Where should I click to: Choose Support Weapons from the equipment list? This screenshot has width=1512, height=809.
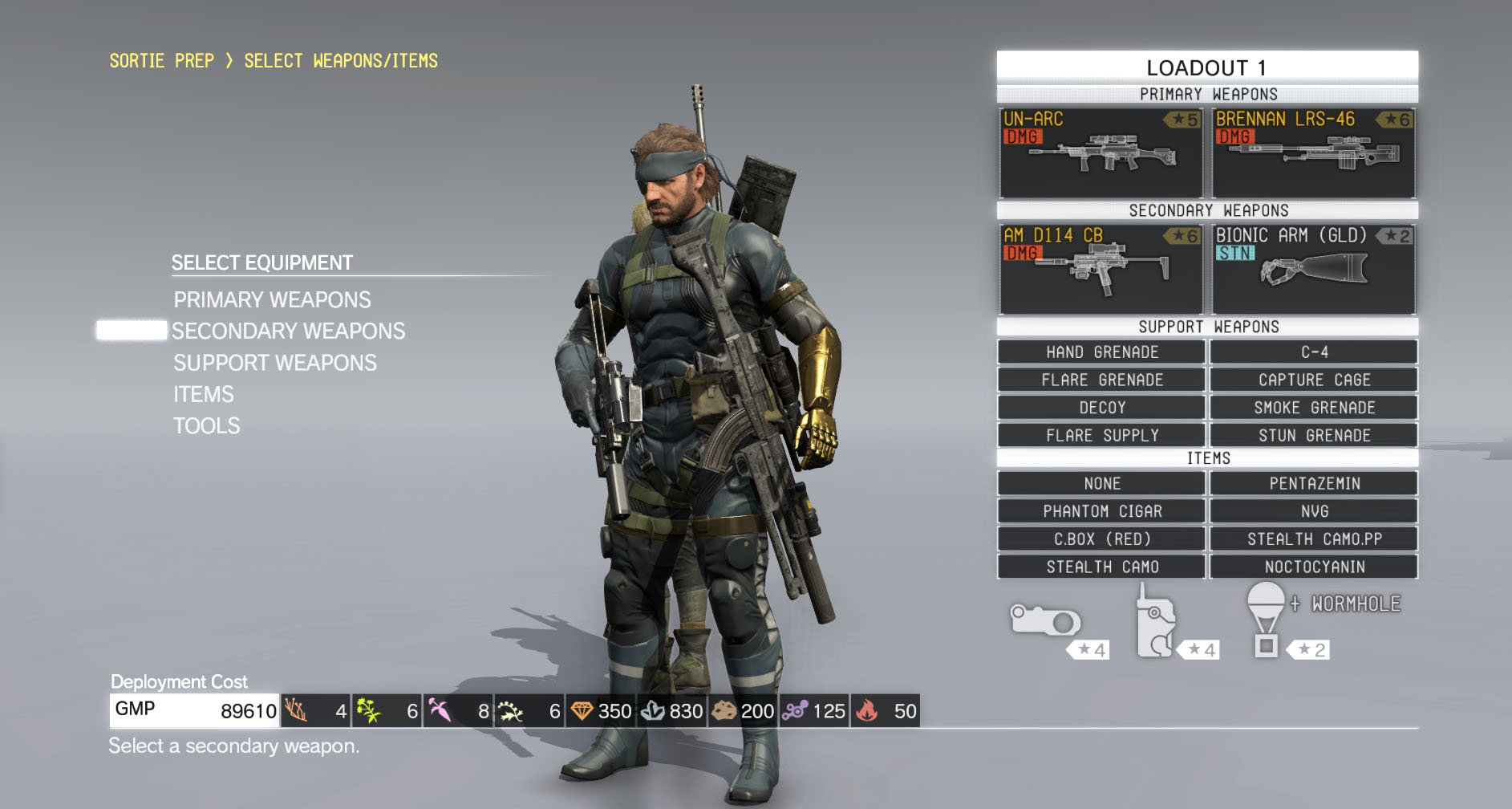[x=274, y=363]
